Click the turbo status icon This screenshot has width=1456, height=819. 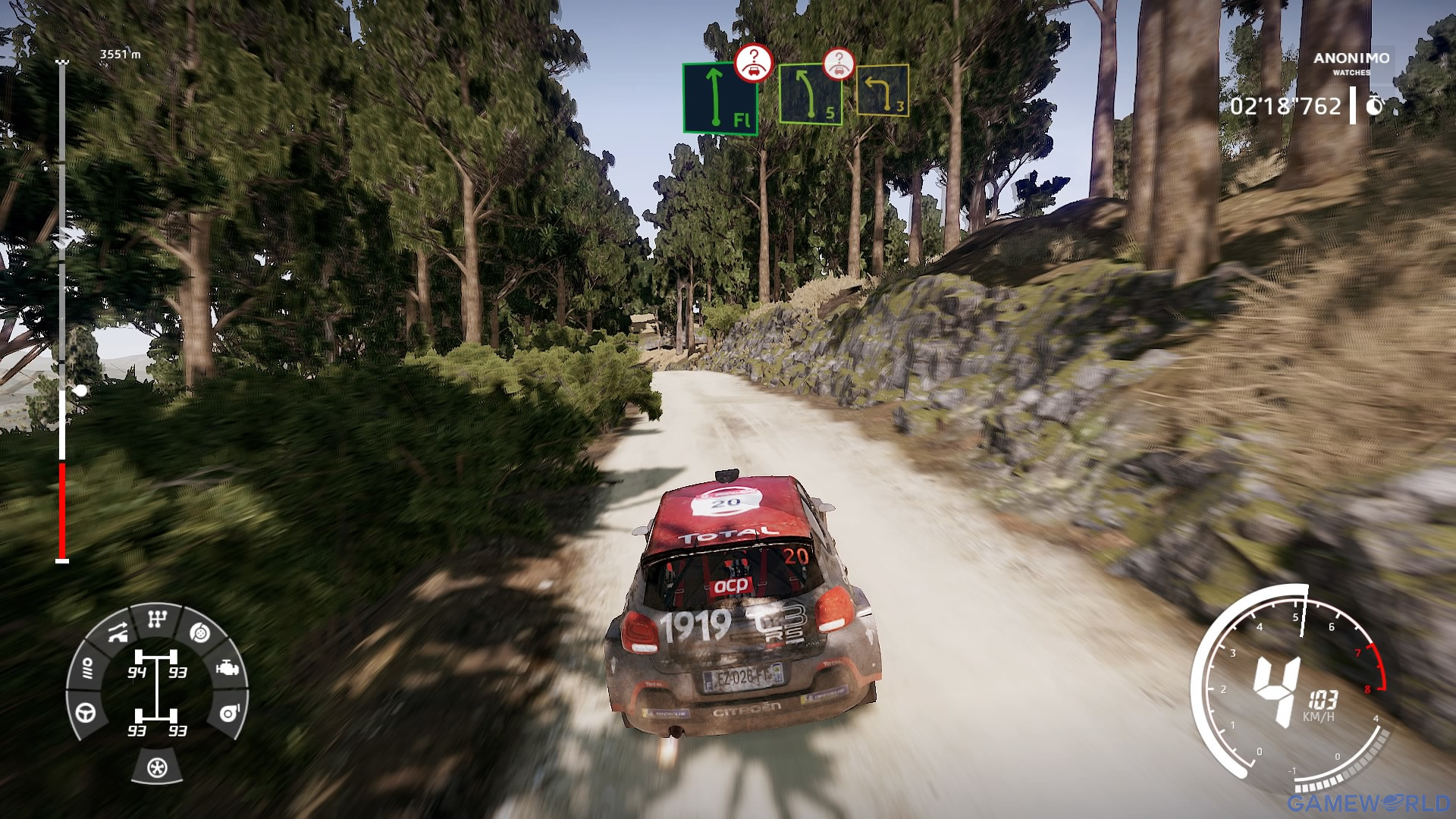pos(229,713)
